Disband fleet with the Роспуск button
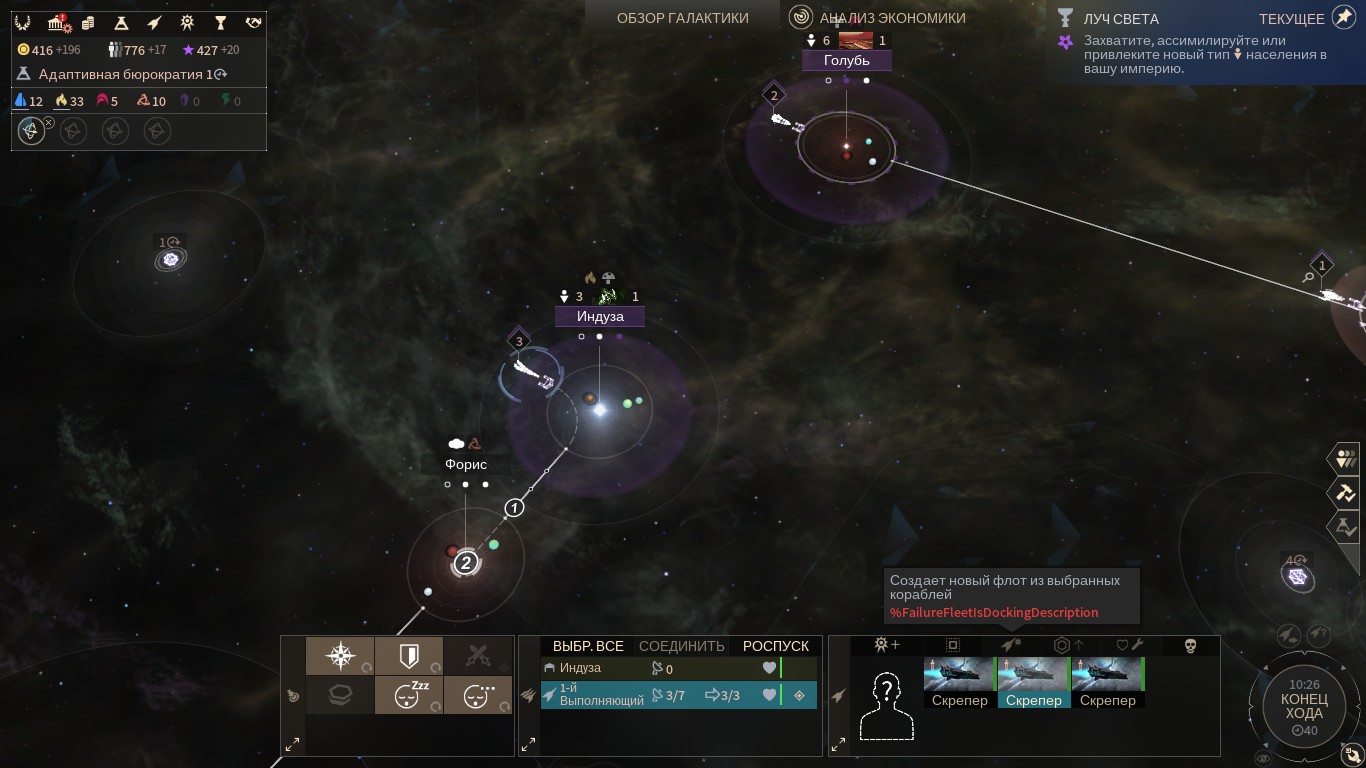 click(x=775, y=646)
